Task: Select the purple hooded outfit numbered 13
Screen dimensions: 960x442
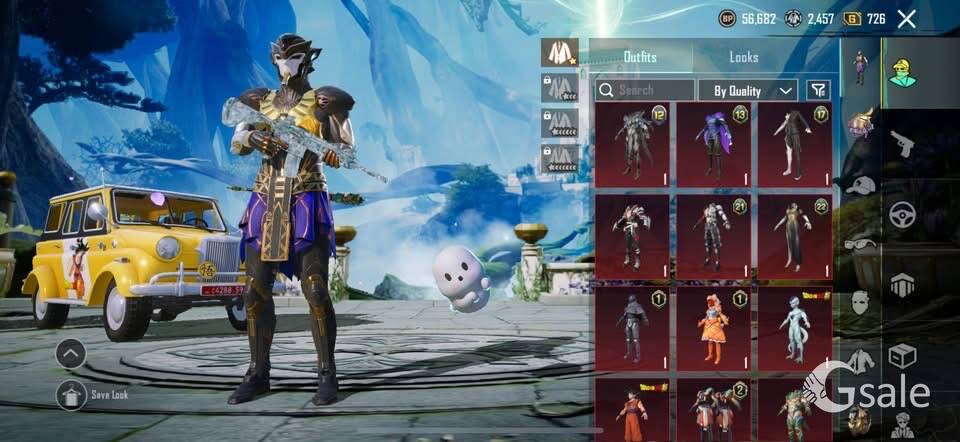Action: tap(713, 144)
